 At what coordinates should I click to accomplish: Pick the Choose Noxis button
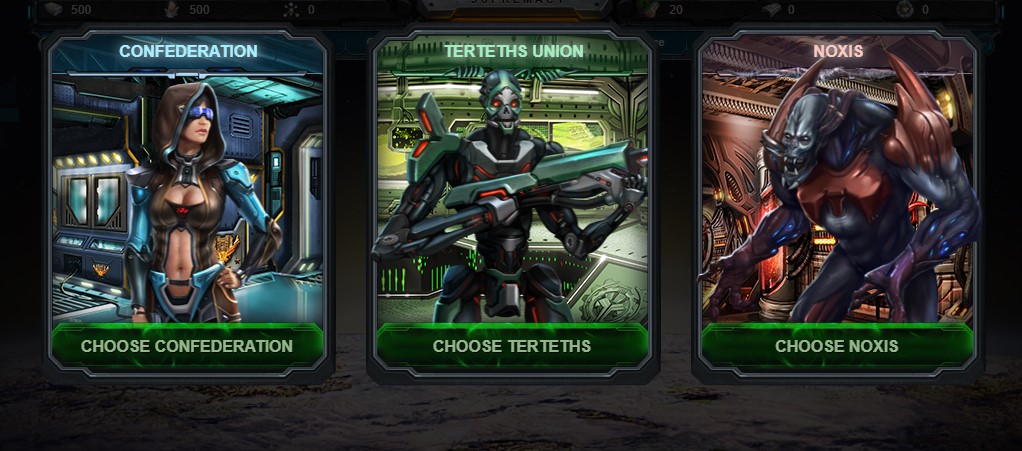coord(837,346)
